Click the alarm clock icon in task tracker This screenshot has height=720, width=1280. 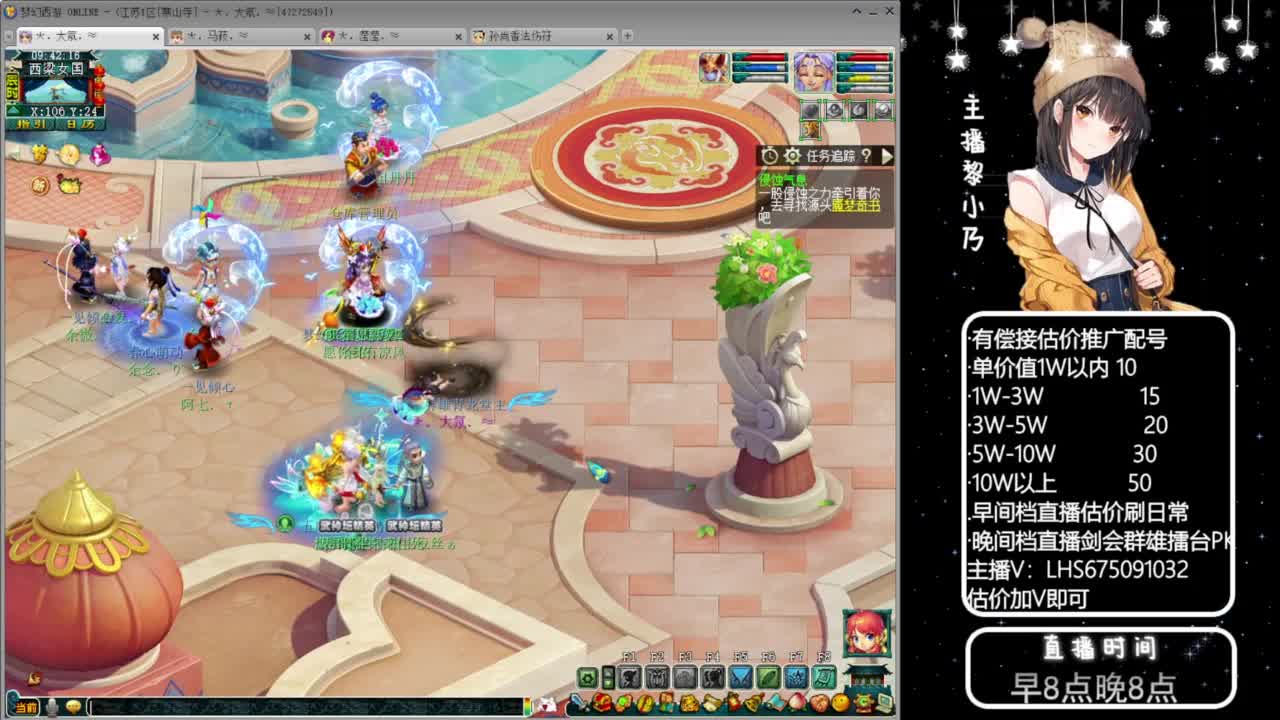[x=769, y=155]
